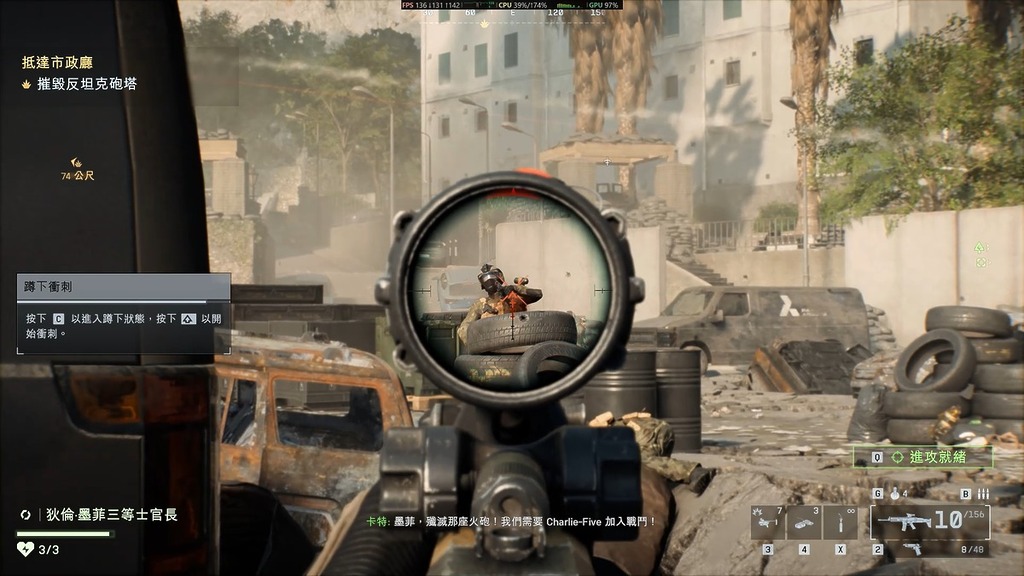Select the explosive charge gadget slot
The width and height of the screenshot is (1024, 576).
(803, 522)
